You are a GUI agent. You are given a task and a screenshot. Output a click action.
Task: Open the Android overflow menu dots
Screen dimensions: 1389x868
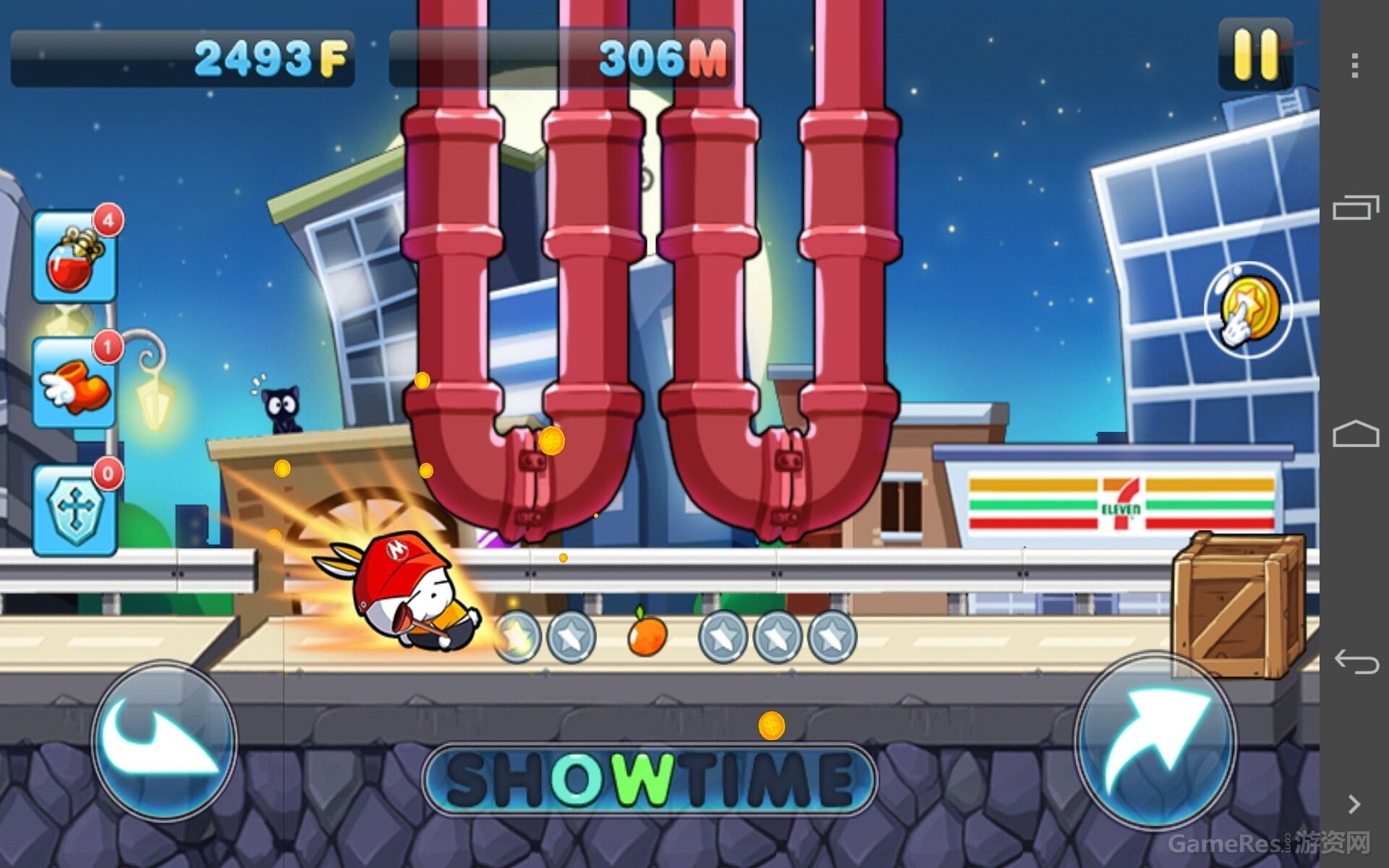tap(1354, 66)
